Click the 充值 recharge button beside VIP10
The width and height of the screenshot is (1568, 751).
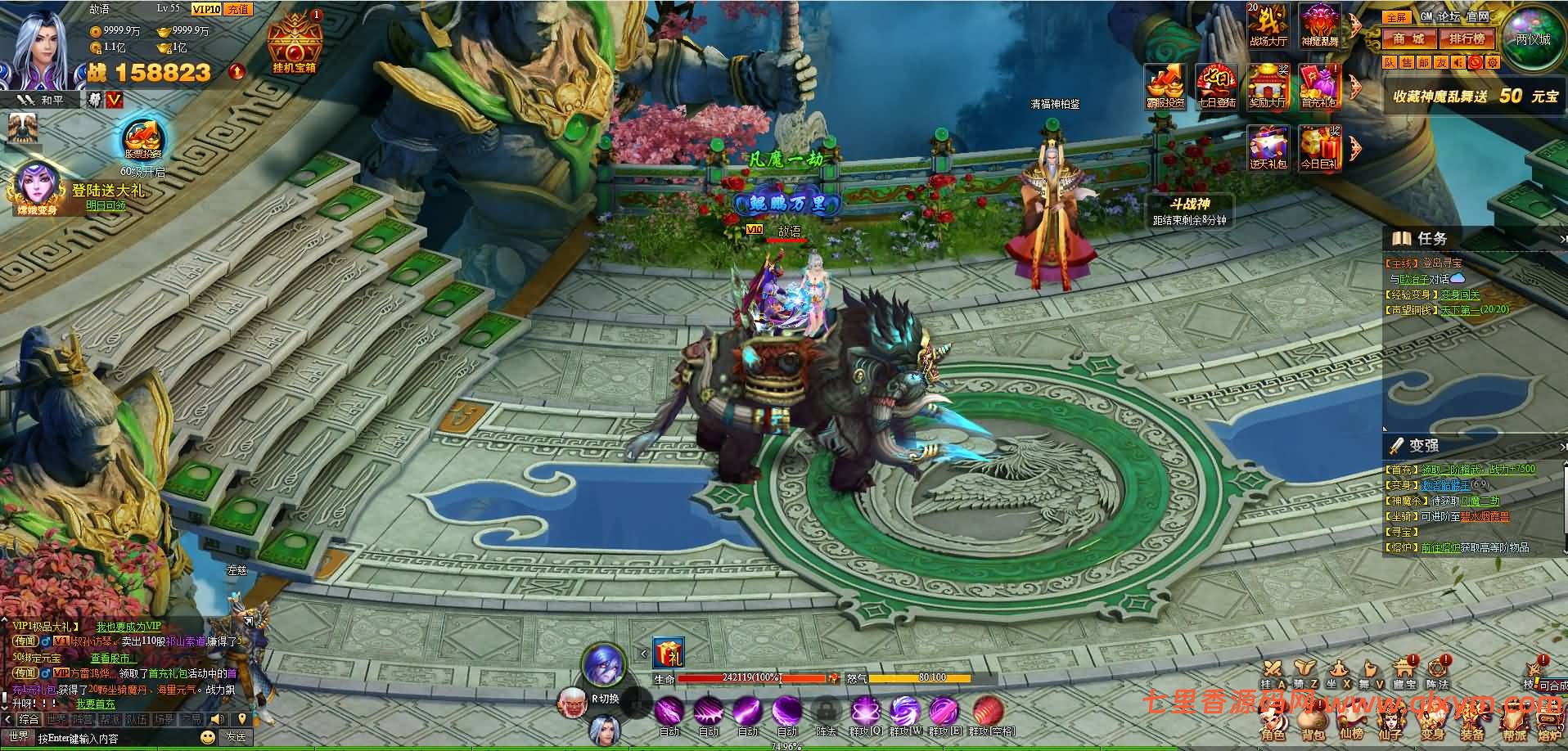237,9
